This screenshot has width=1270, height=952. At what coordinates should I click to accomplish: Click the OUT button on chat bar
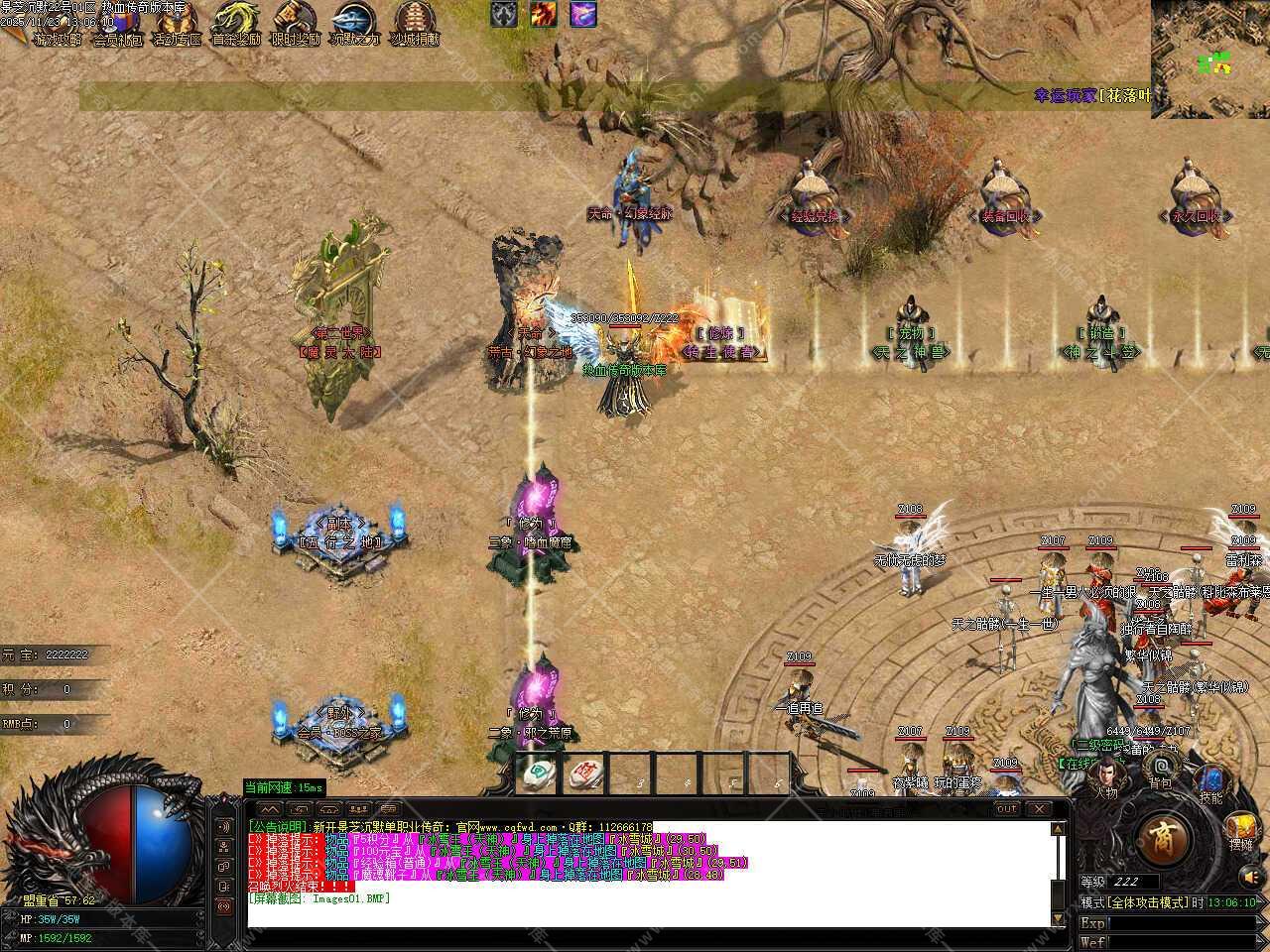coord(1007,809)
